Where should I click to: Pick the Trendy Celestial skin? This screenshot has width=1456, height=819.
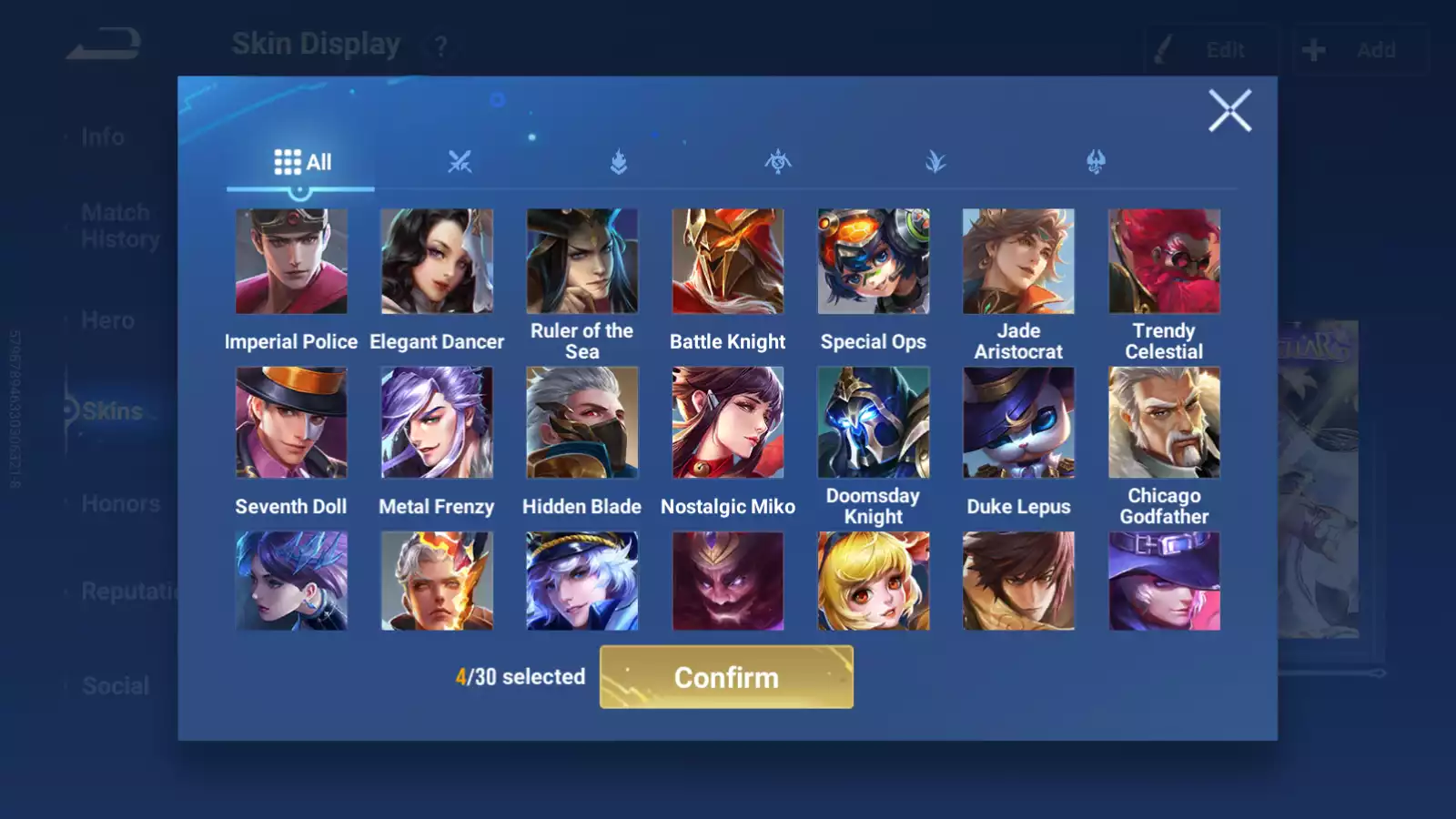coord(1164,262)
